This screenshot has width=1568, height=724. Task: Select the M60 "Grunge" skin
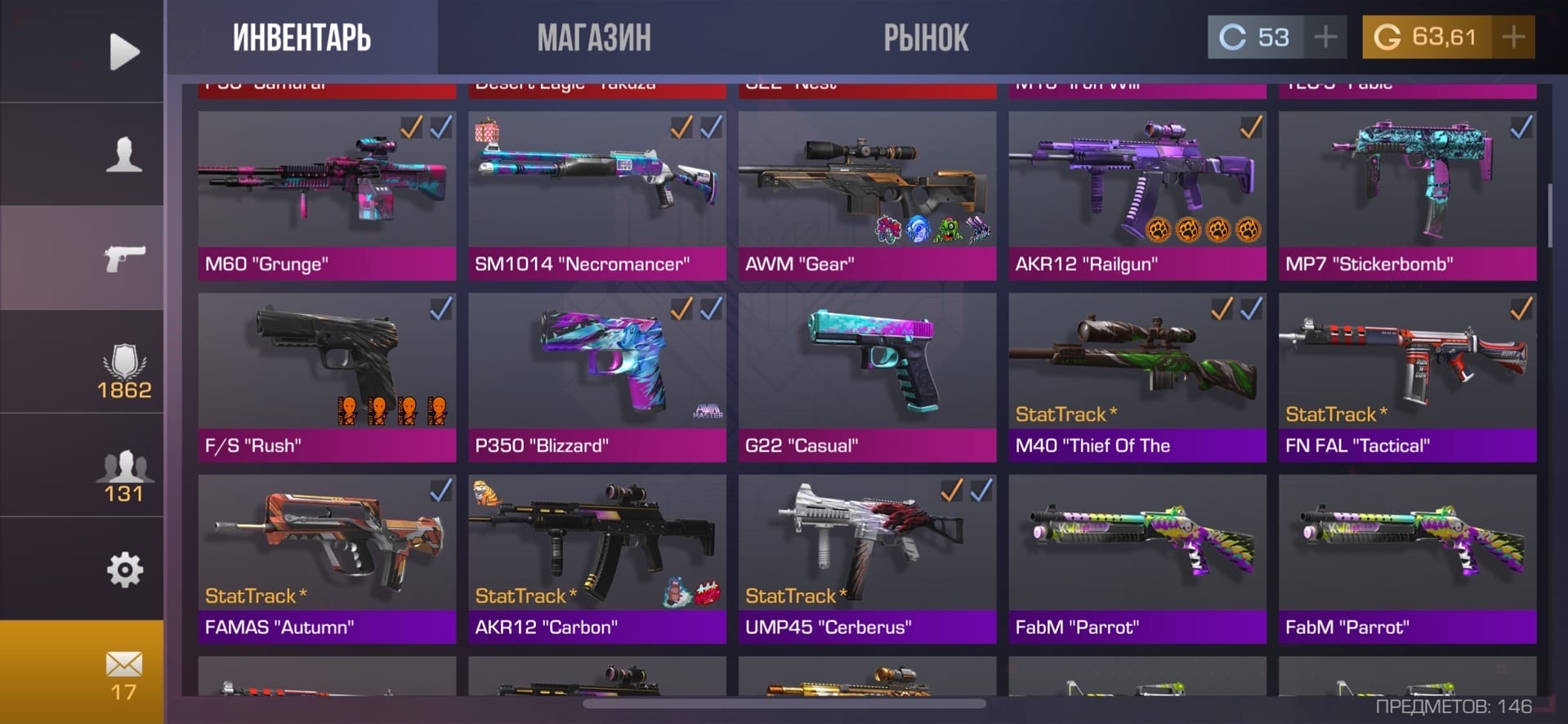[x=327, y=196]
